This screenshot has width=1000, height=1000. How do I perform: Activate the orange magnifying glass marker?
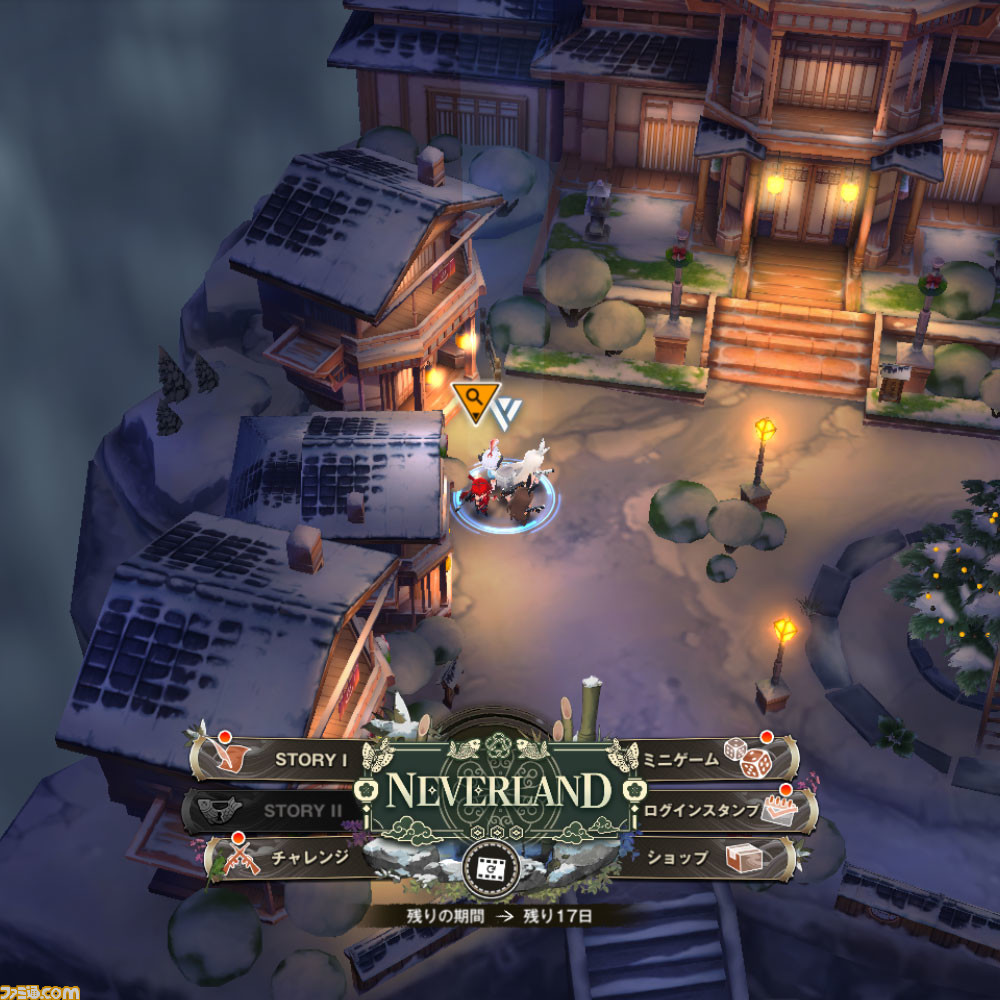click(475, 399)
